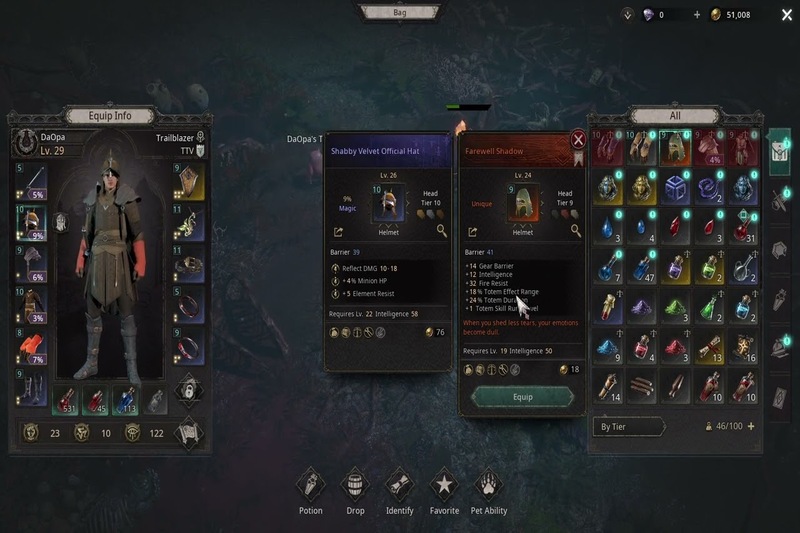Select the equipped boots slot
This screenshot has width=800, height=533.
[x=32, y=388]
